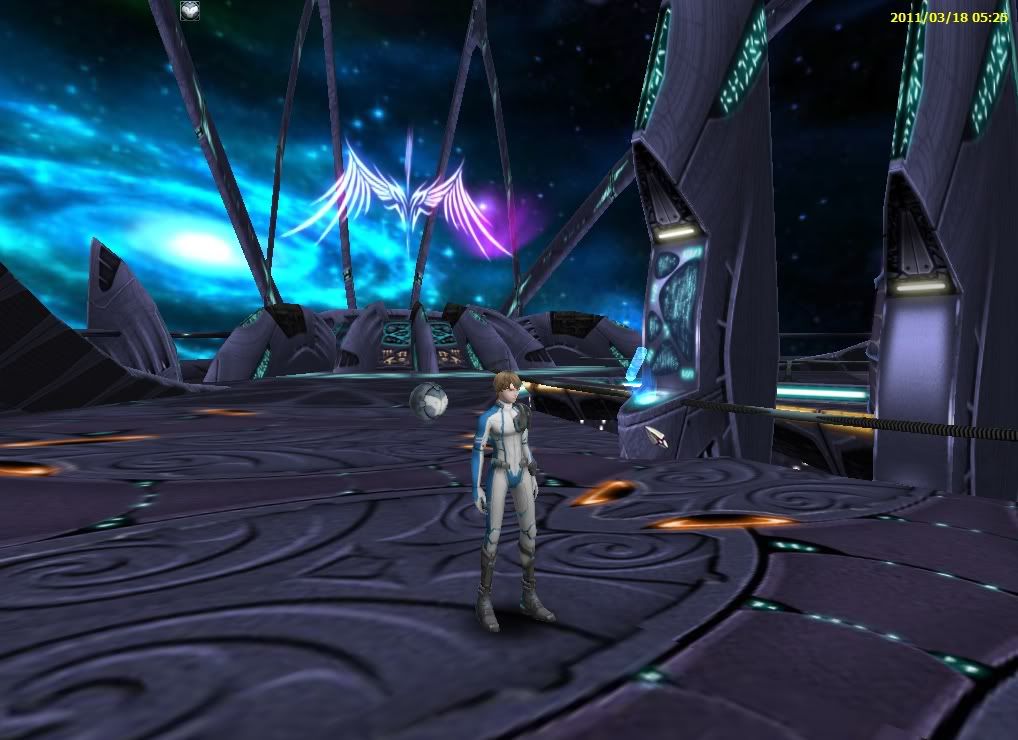Click the round robot pet icon
The height and width of the screenshot is (740, 1018).
click(190, 11)
